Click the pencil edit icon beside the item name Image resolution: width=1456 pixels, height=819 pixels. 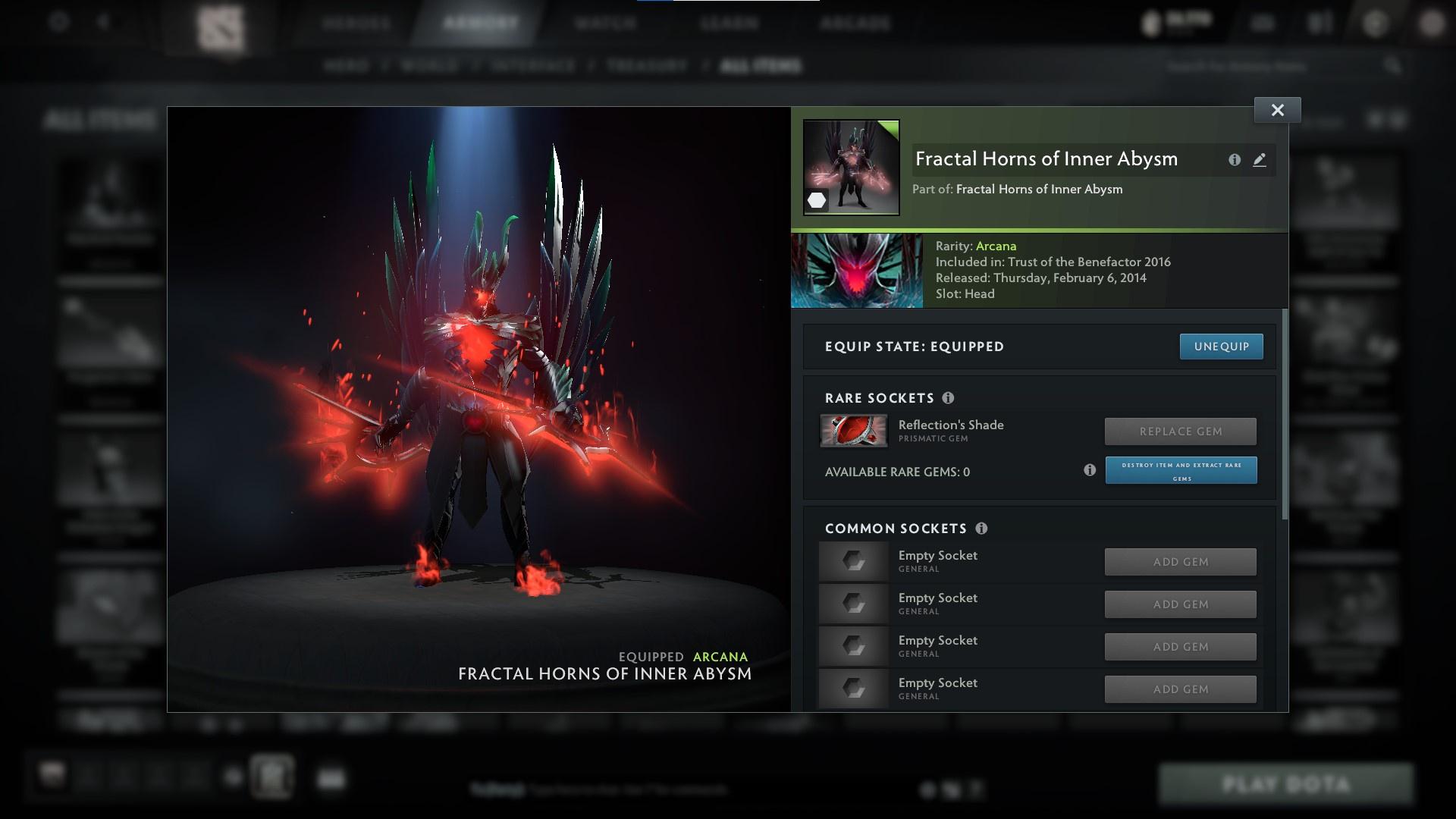pos(1259,160)
